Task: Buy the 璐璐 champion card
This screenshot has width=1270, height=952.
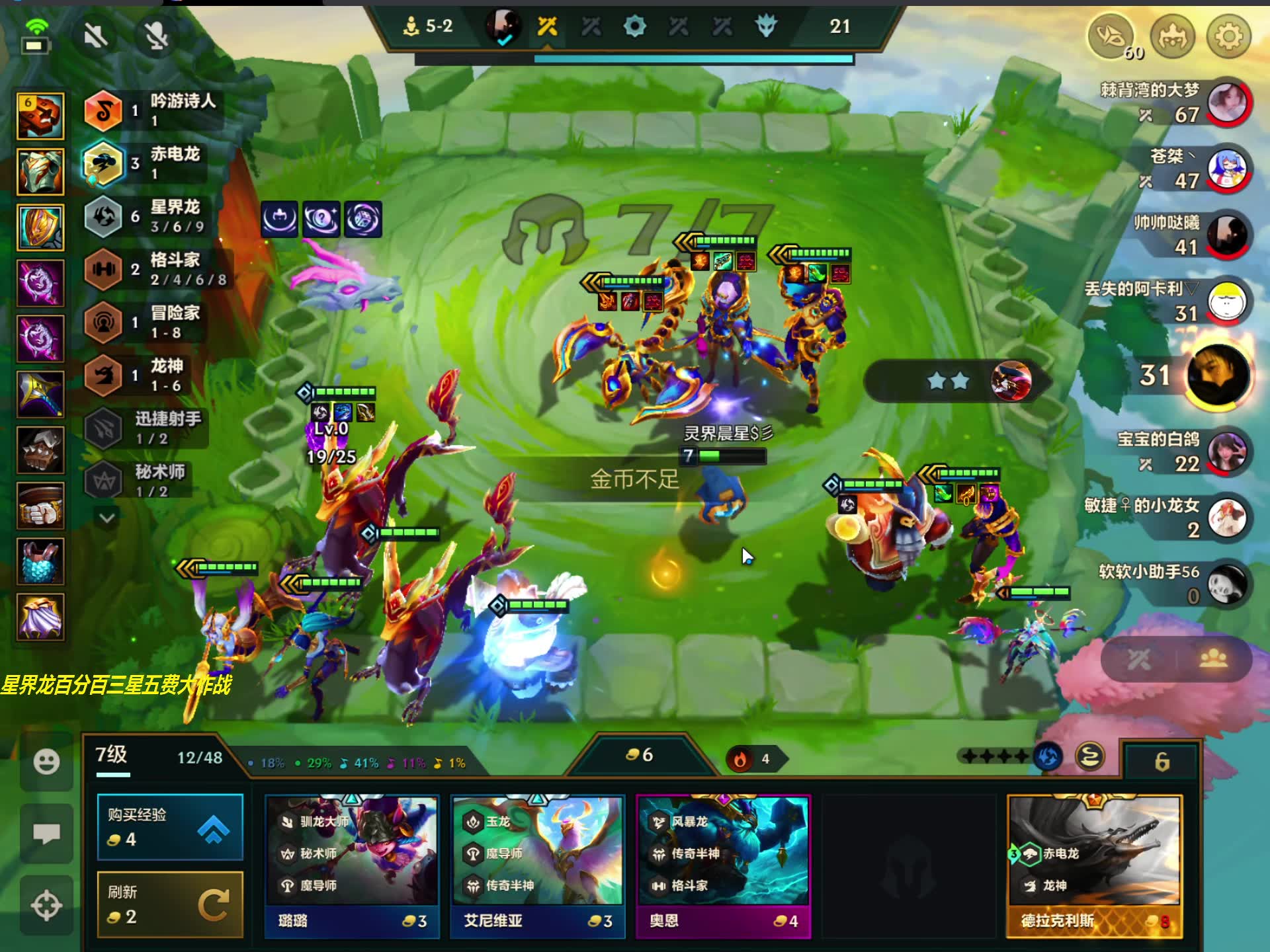Action: tap(351, 866)
